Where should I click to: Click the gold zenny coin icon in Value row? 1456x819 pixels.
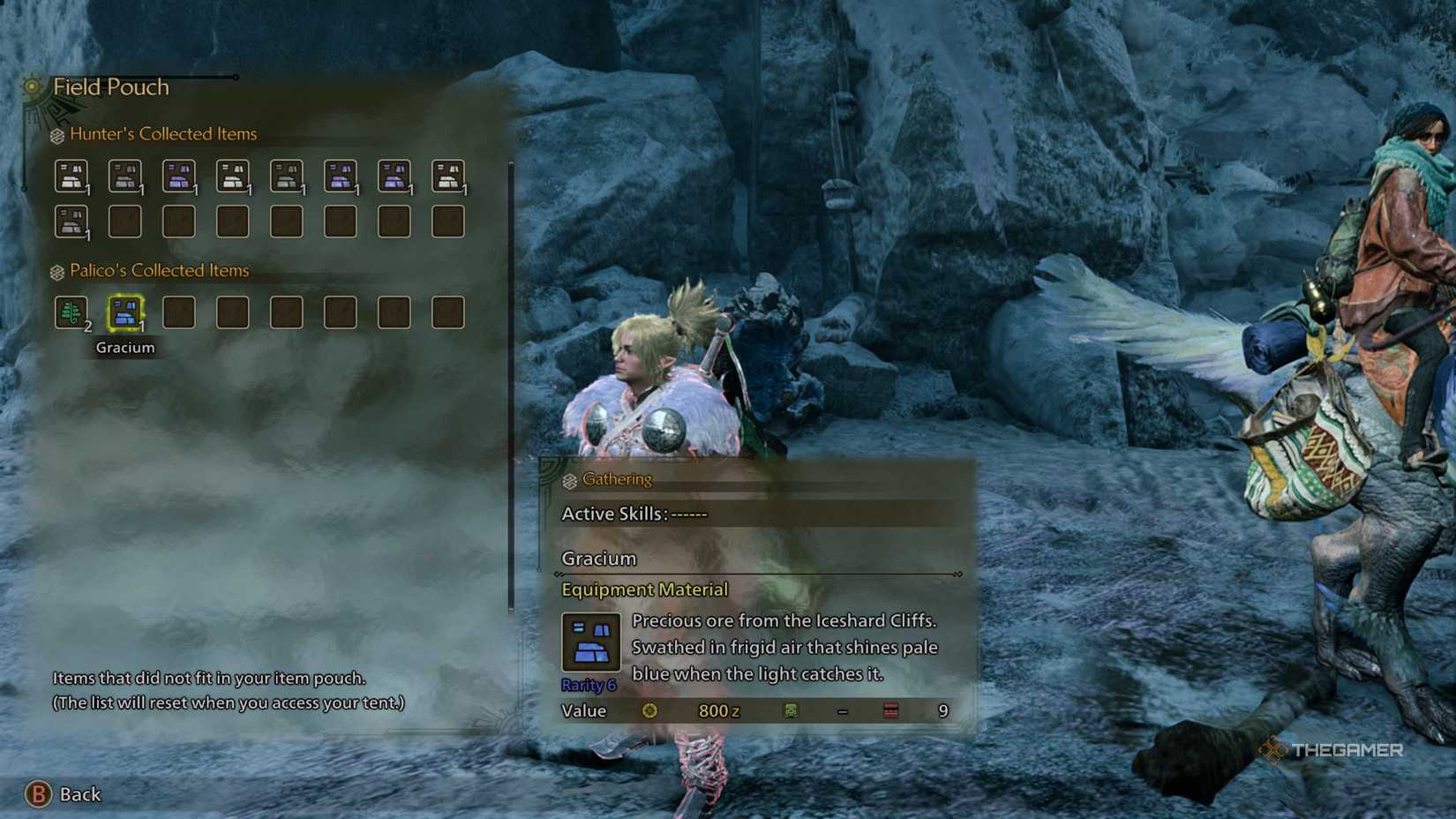(x=650, y=710)
